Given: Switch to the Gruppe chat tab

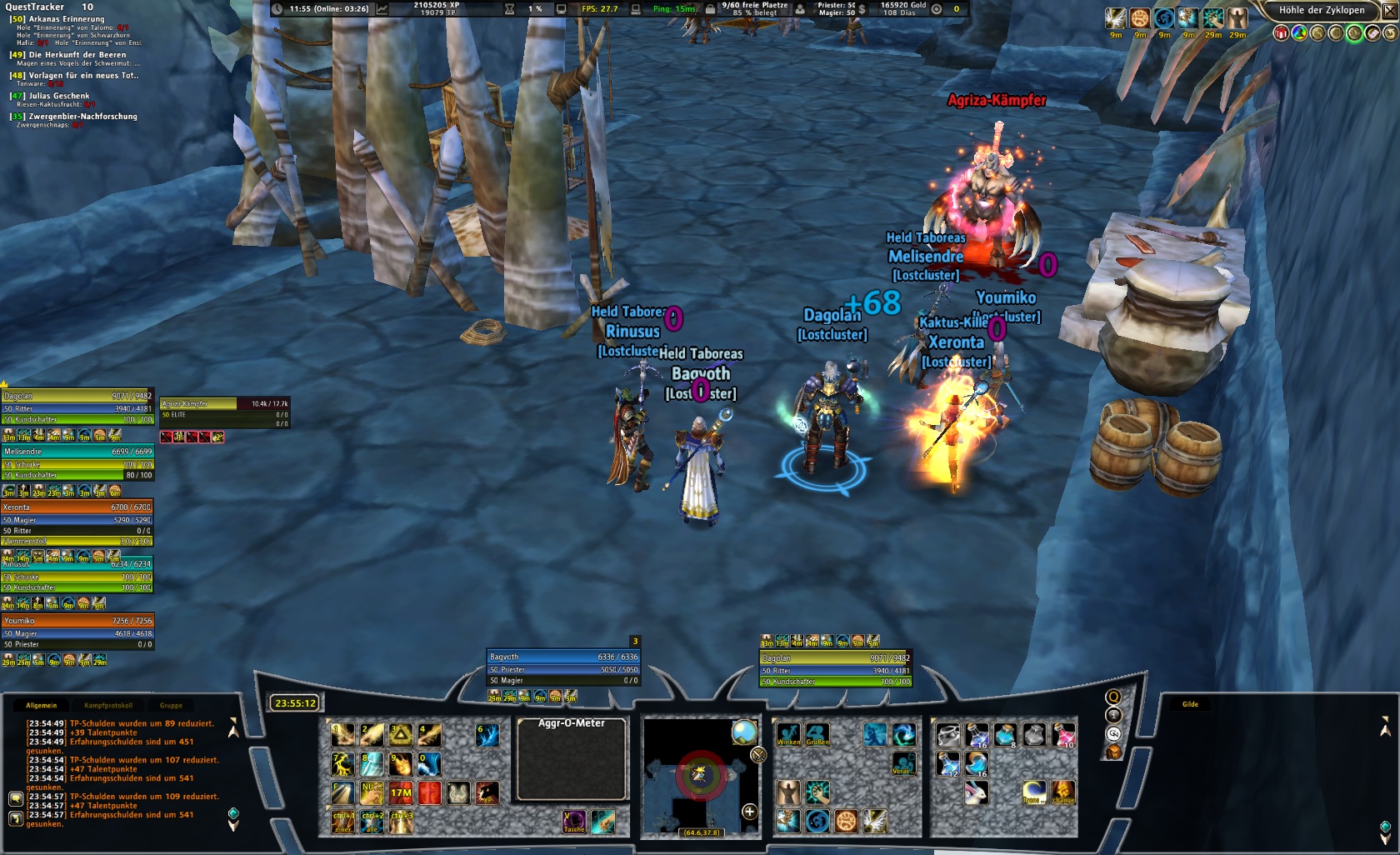Looking at the screenshot, I should (x=171, y=705).
